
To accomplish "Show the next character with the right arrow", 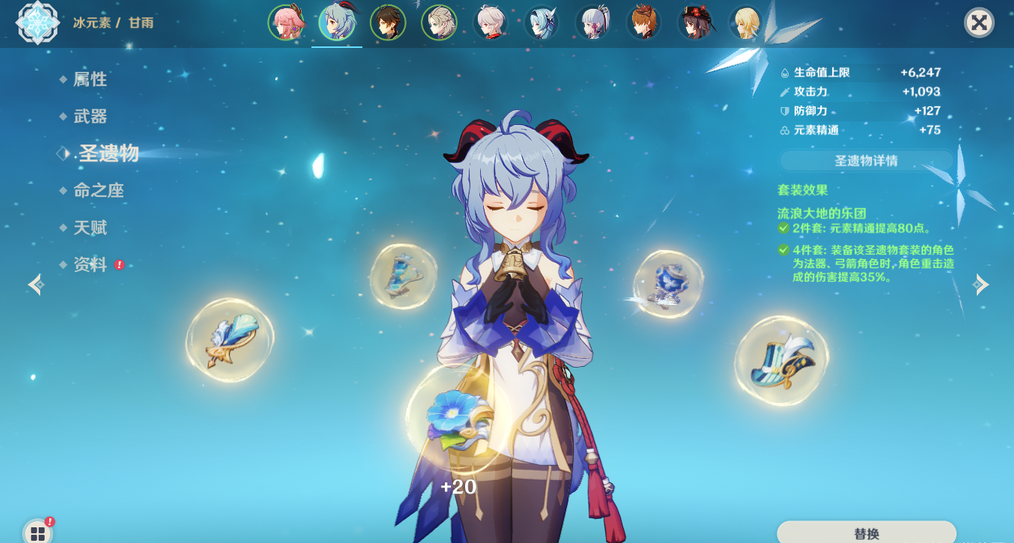I will click(981, 285).
